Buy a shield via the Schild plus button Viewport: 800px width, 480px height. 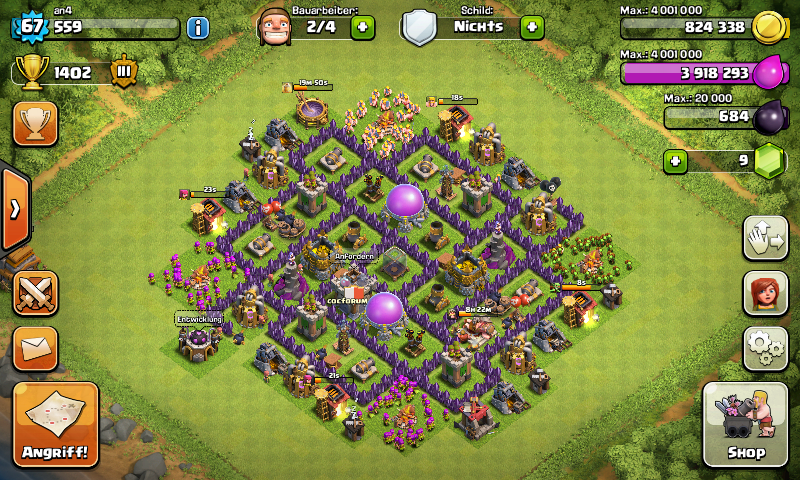[x=531, y=27]
